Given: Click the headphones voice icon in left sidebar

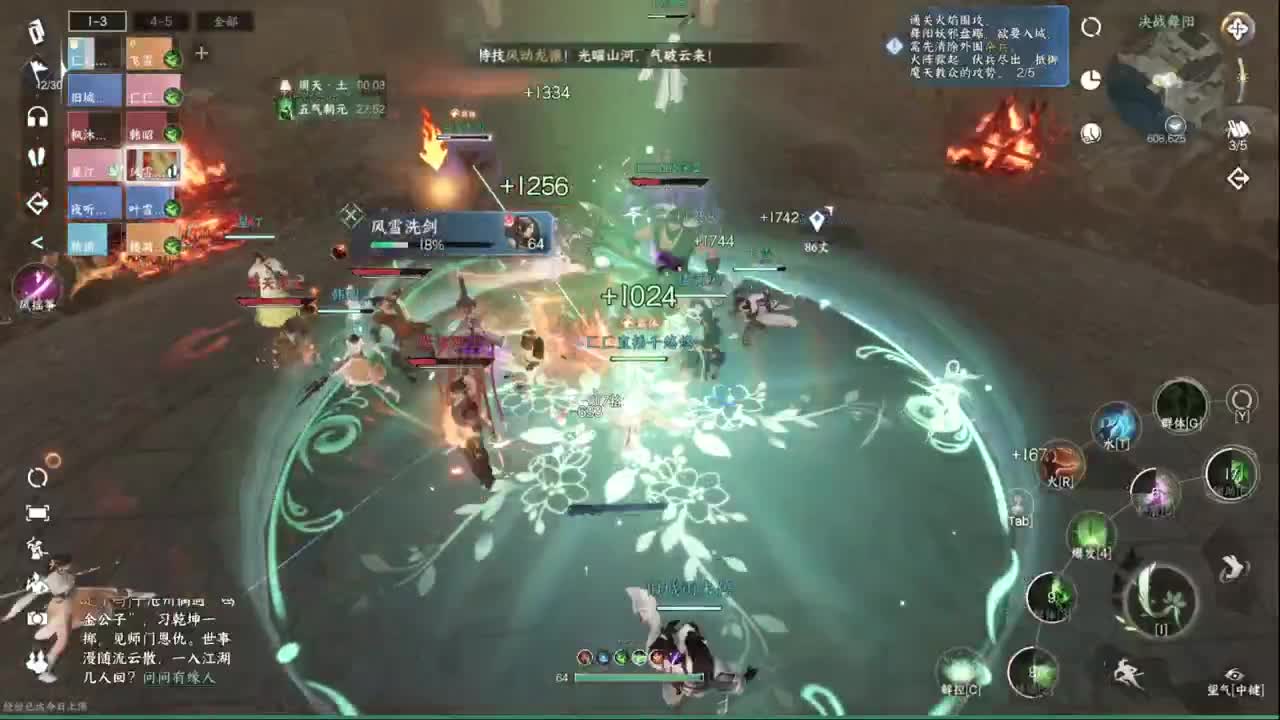Looking at the screenshot, I should (x=35, y=117).
